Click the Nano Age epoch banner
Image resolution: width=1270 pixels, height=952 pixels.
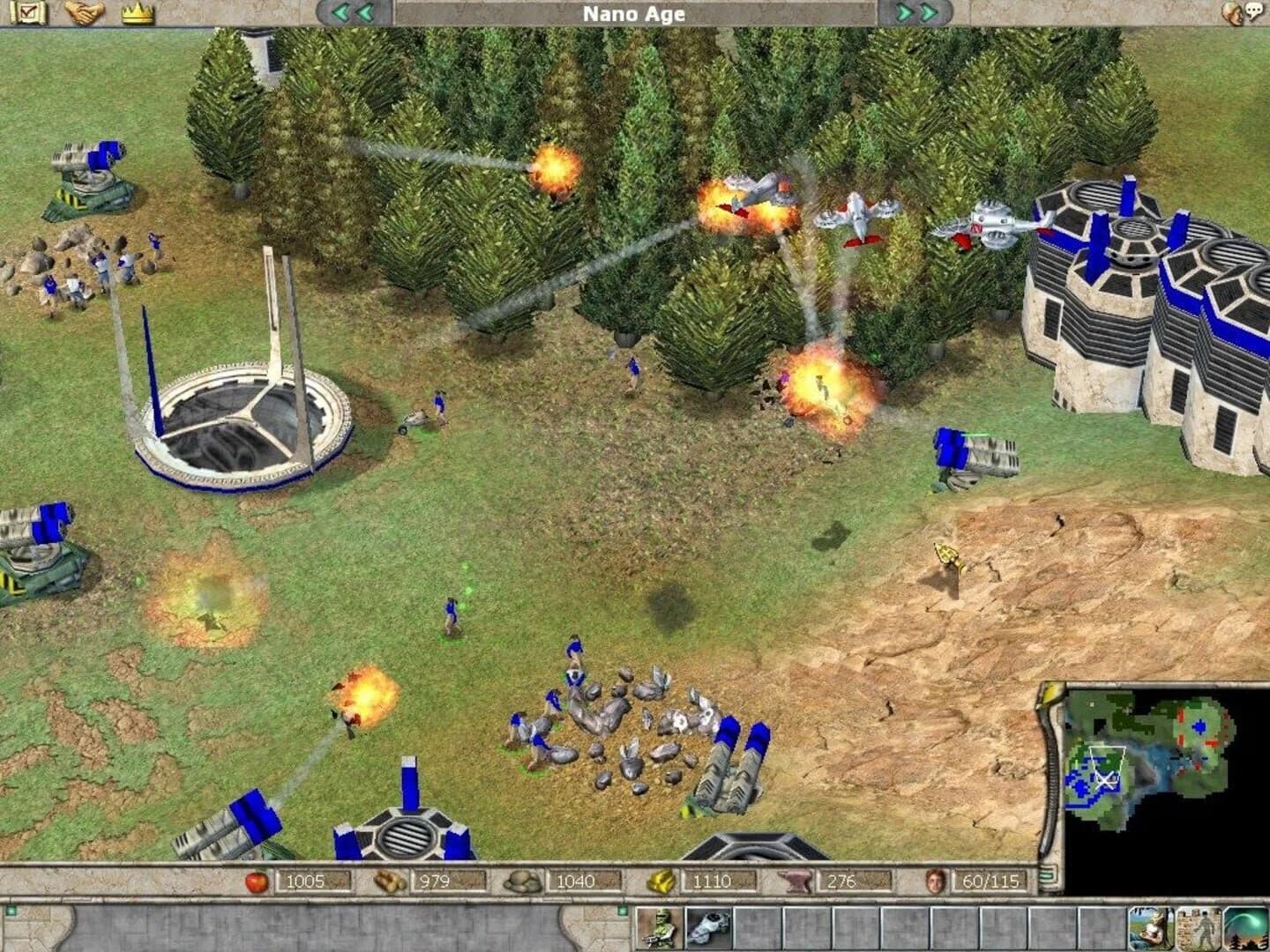[x=633, y=13]
